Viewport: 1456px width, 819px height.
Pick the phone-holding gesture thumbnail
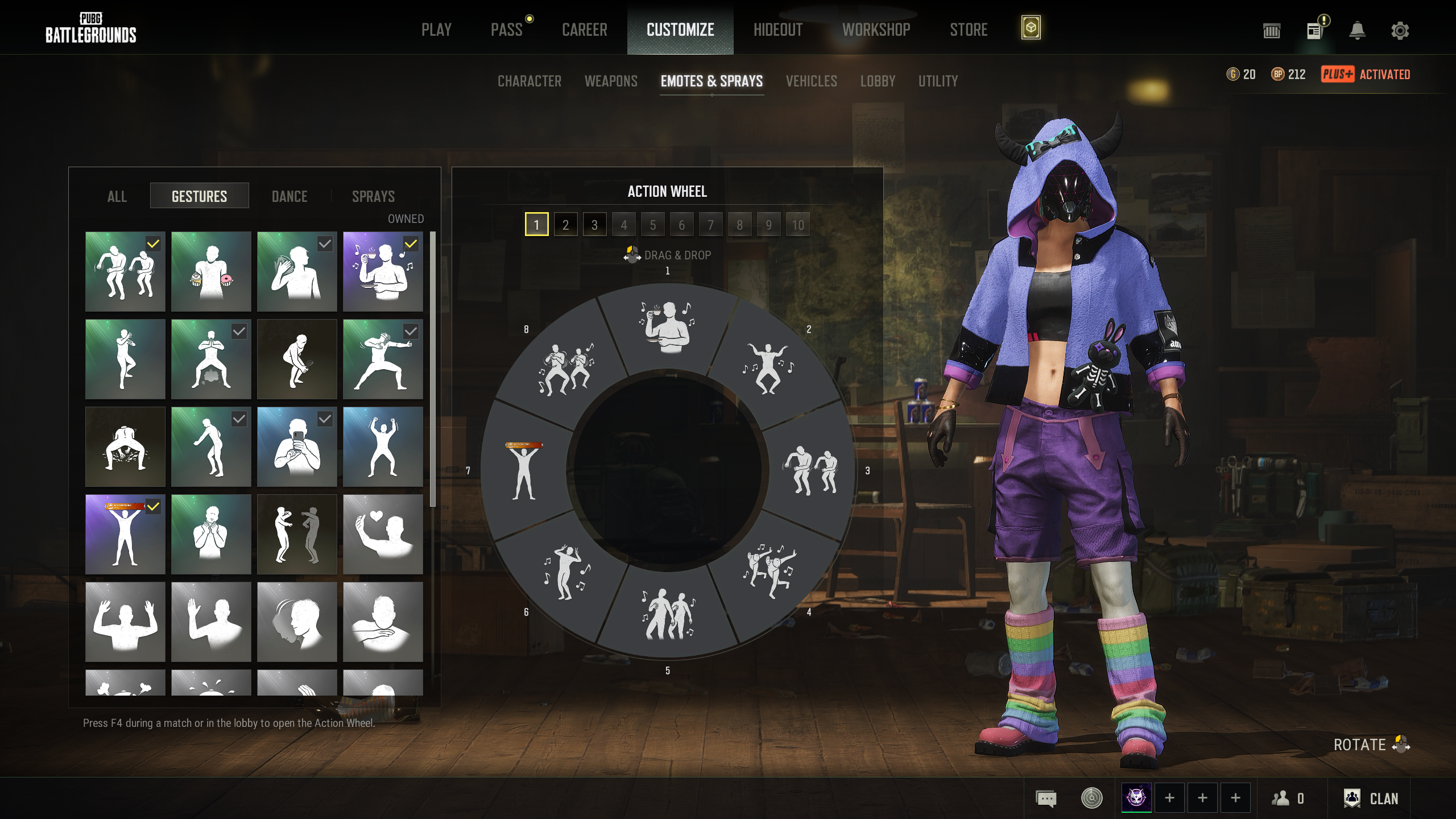tap(297, 446)
